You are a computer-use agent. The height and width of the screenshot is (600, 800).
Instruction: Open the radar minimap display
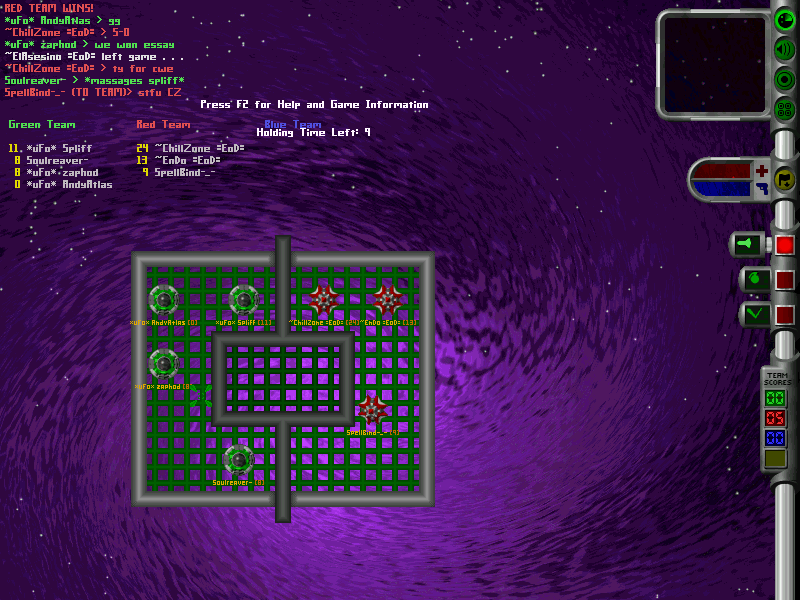[x=712, y=62]
